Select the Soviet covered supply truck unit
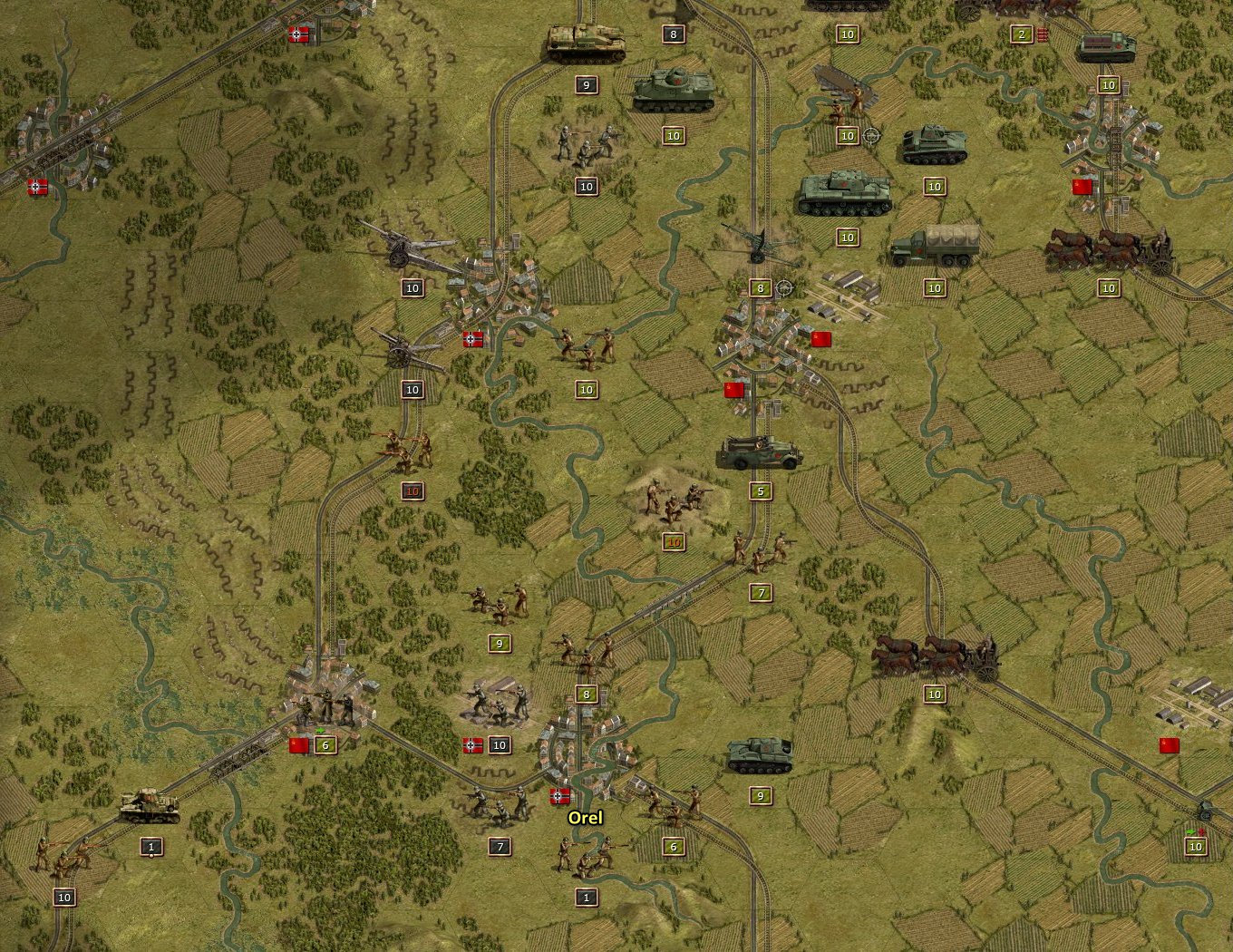This screenshot has height=952, width=1233. click(934, 245)
